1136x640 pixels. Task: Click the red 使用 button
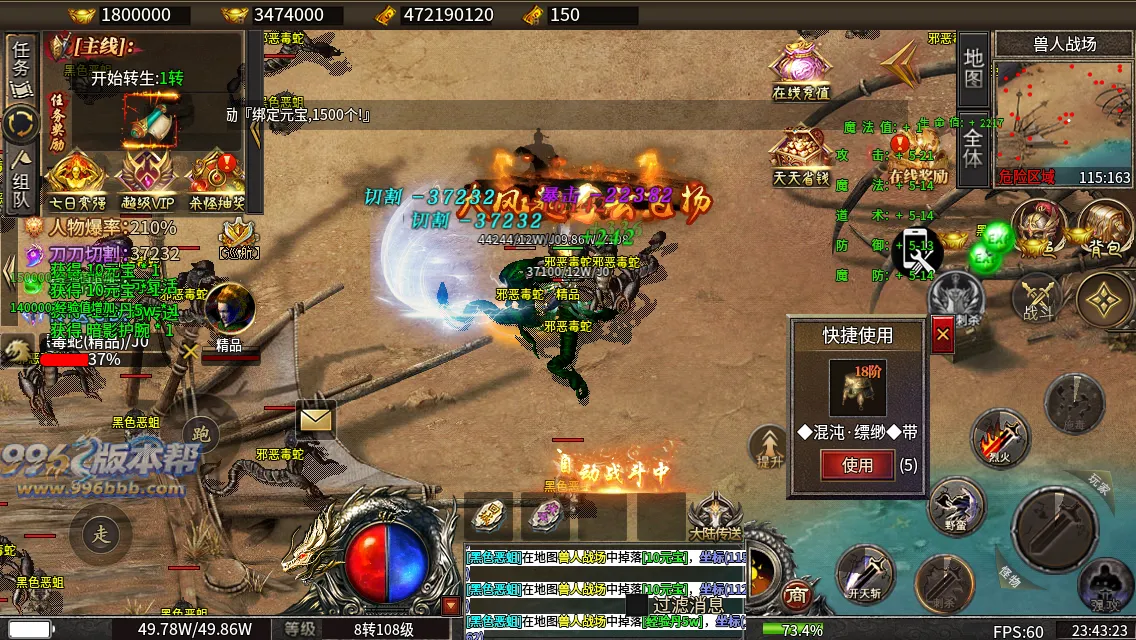pyautogui.click(x=857, y=465)
